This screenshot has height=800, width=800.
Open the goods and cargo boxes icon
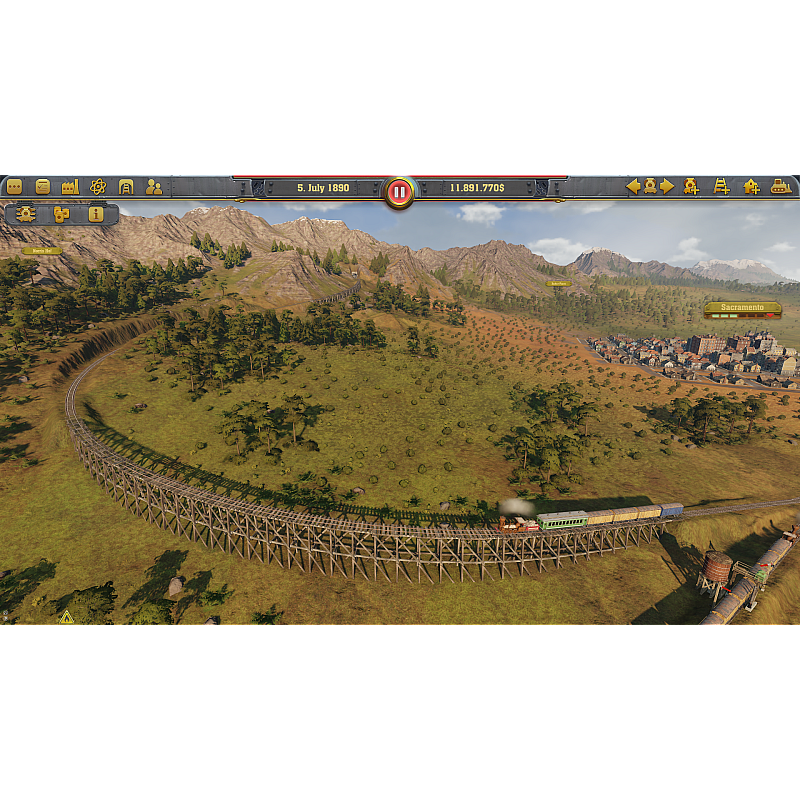[x=61, y=214]
